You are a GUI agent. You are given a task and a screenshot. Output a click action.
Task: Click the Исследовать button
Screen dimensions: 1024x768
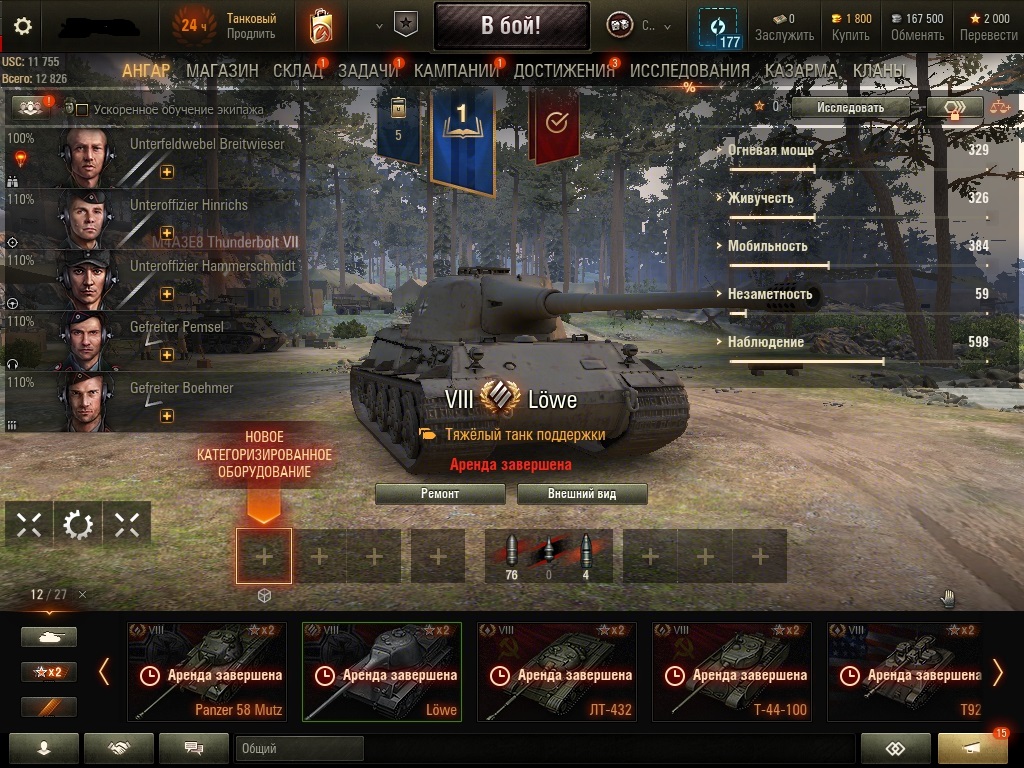click(850, 107)
